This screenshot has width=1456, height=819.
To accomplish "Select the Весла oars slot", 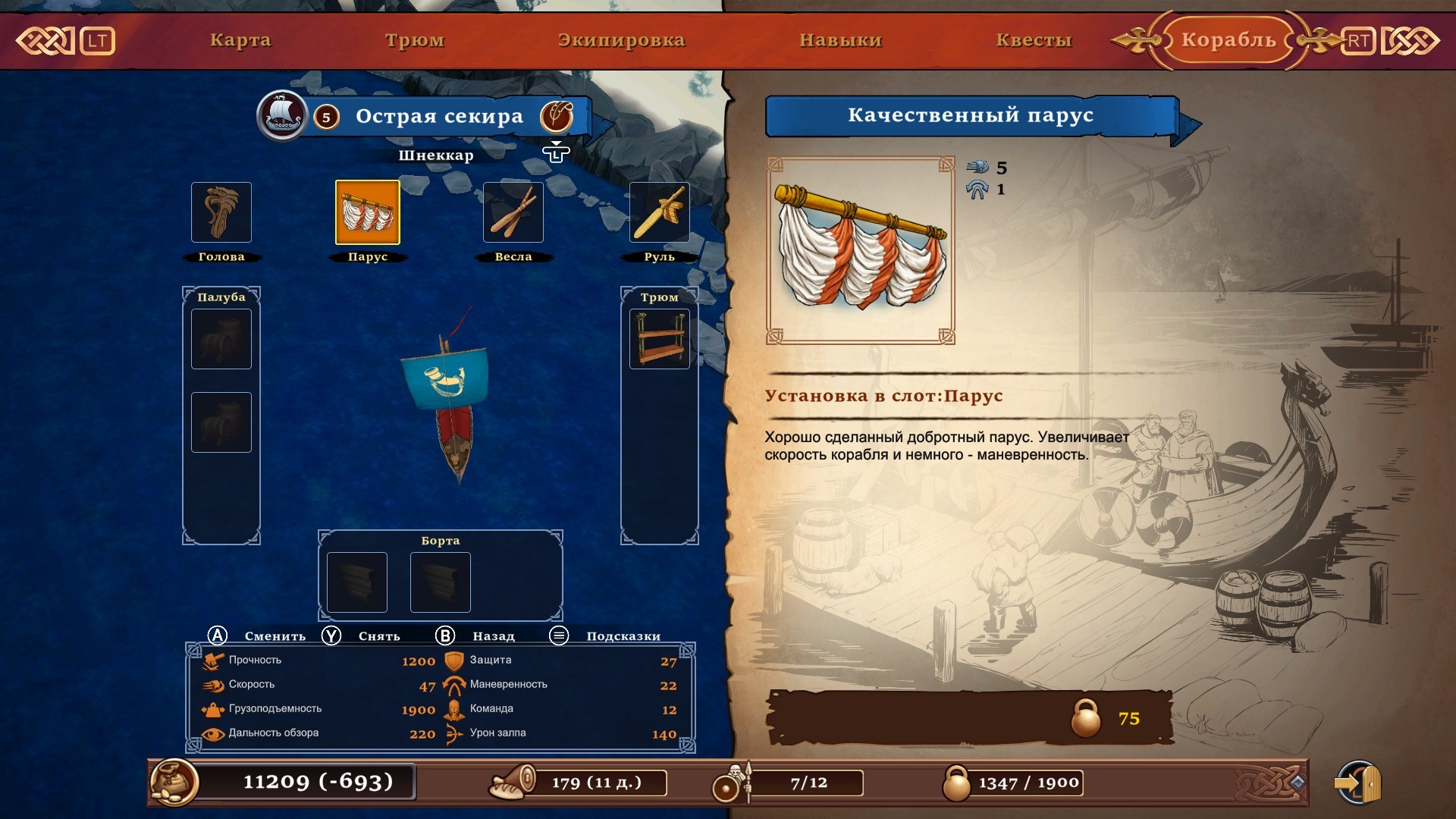I will coord(513,212).
